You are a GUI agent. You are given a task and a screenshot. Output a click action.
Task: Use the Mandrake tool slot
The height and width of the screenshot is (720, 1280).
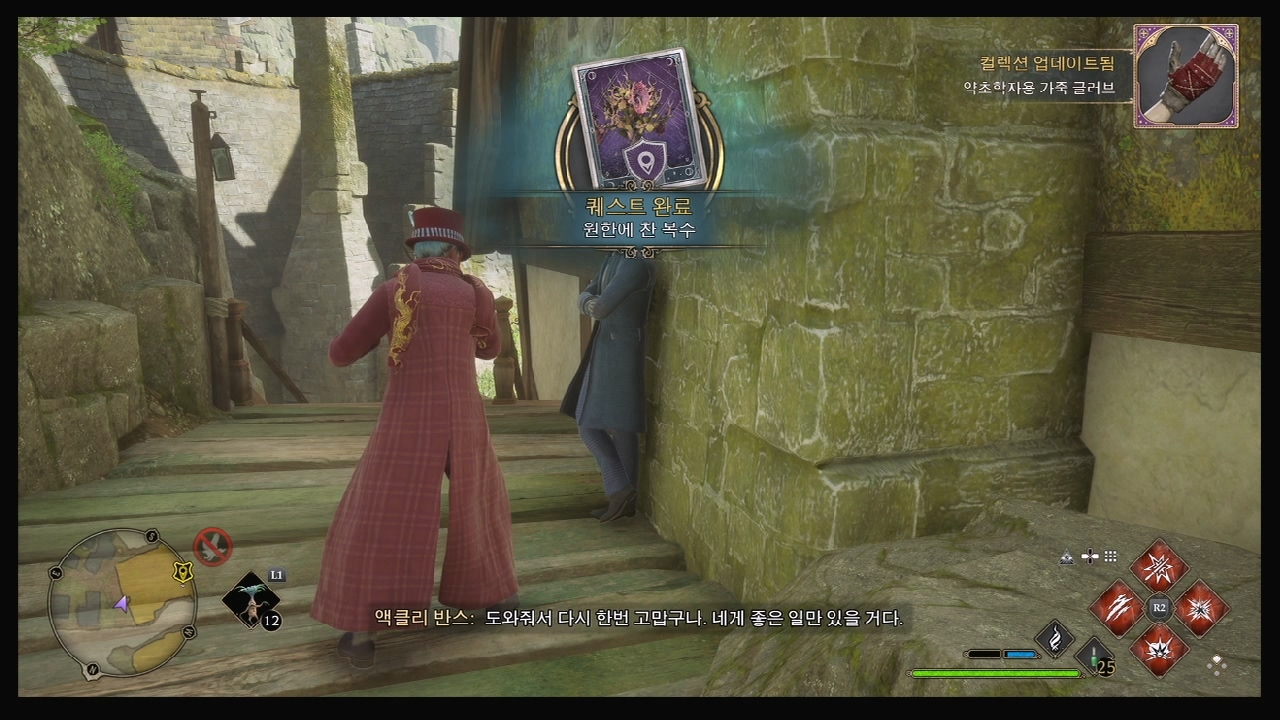(249, 602)
